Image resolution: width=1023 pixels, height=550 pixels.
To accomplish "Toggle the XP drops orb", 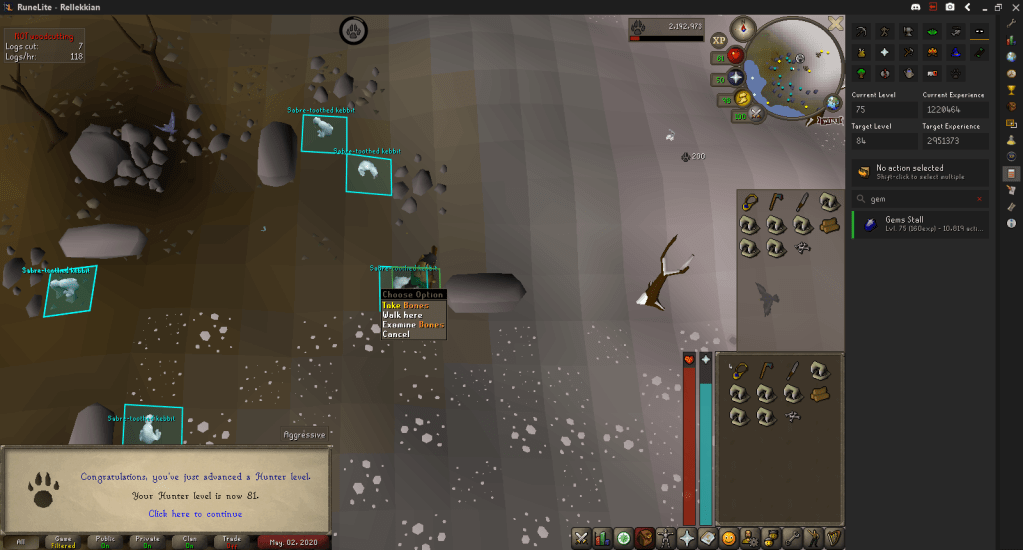I will point(718,40).
